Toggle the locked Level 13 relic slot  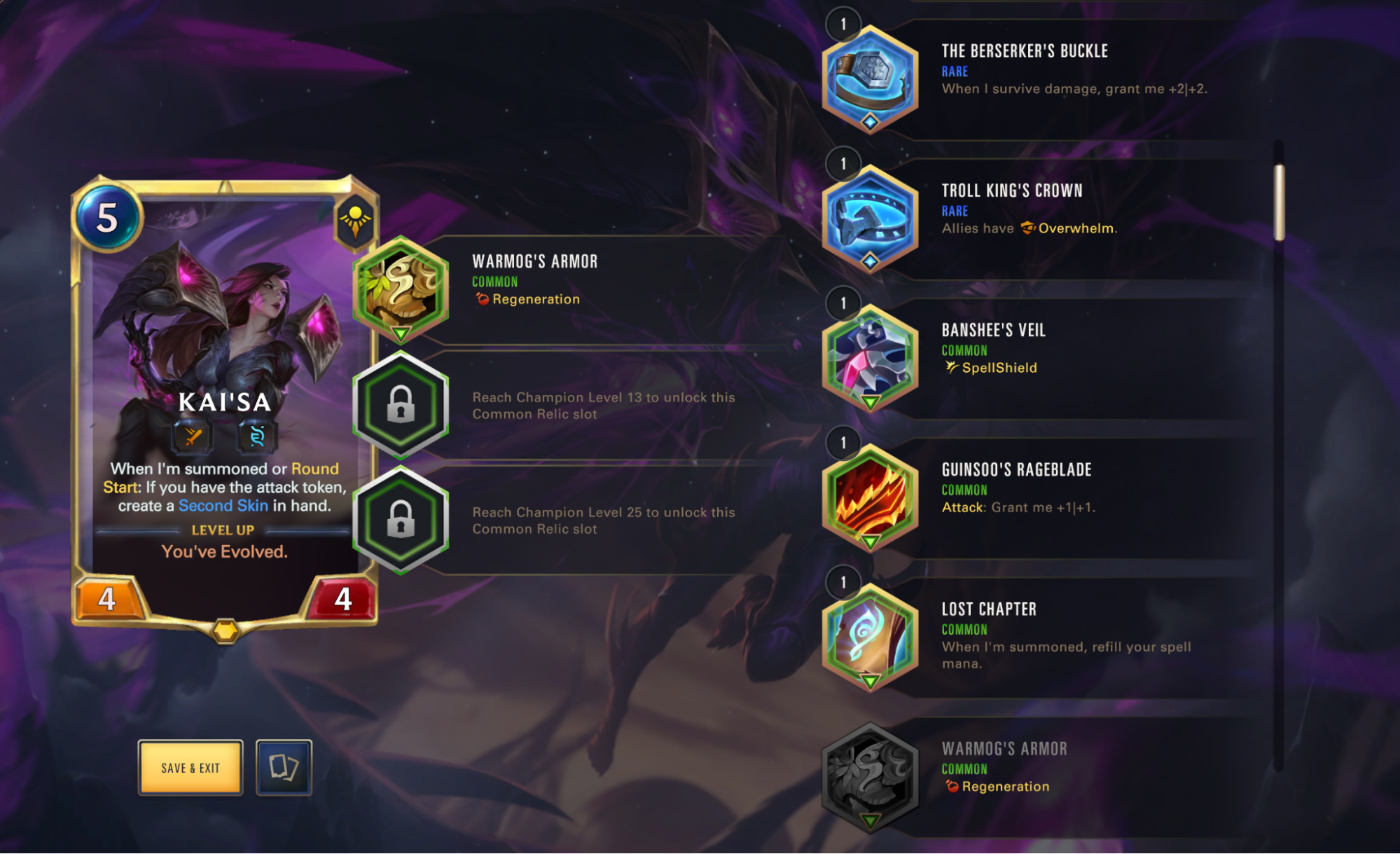(x=399, y=406)
